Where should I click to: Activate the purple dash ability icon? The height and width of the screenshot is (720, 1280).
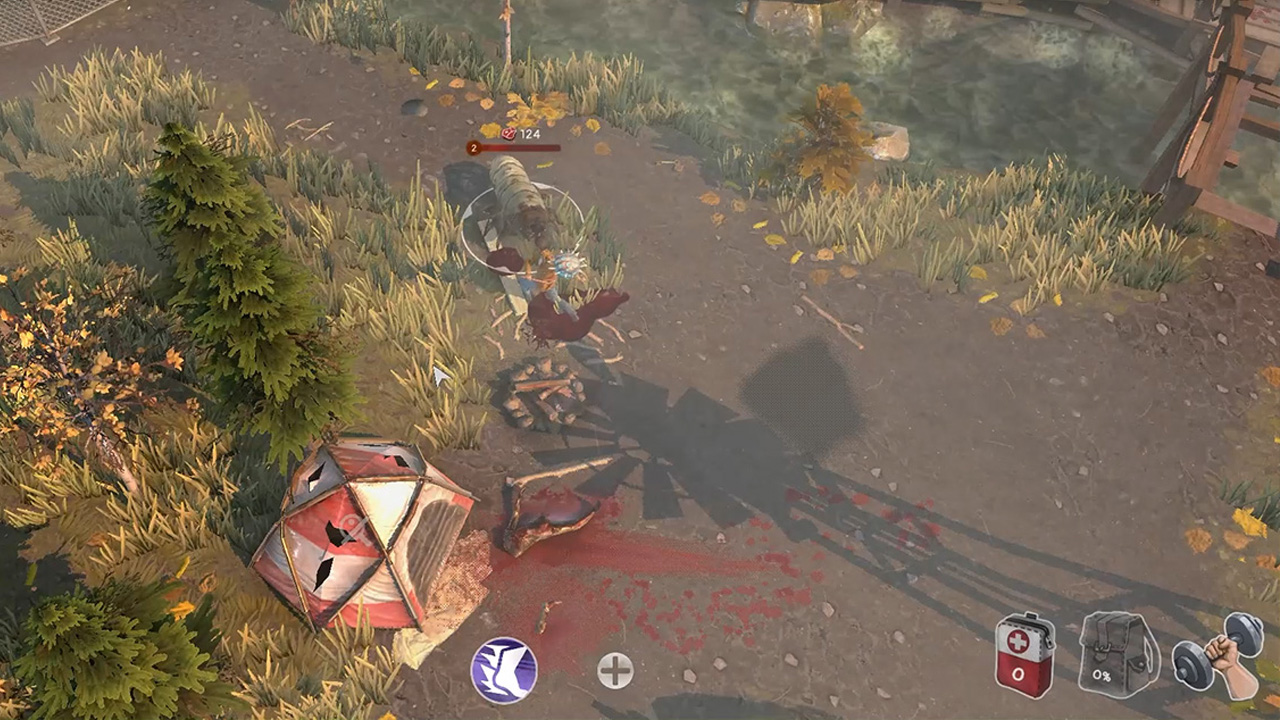504,670
